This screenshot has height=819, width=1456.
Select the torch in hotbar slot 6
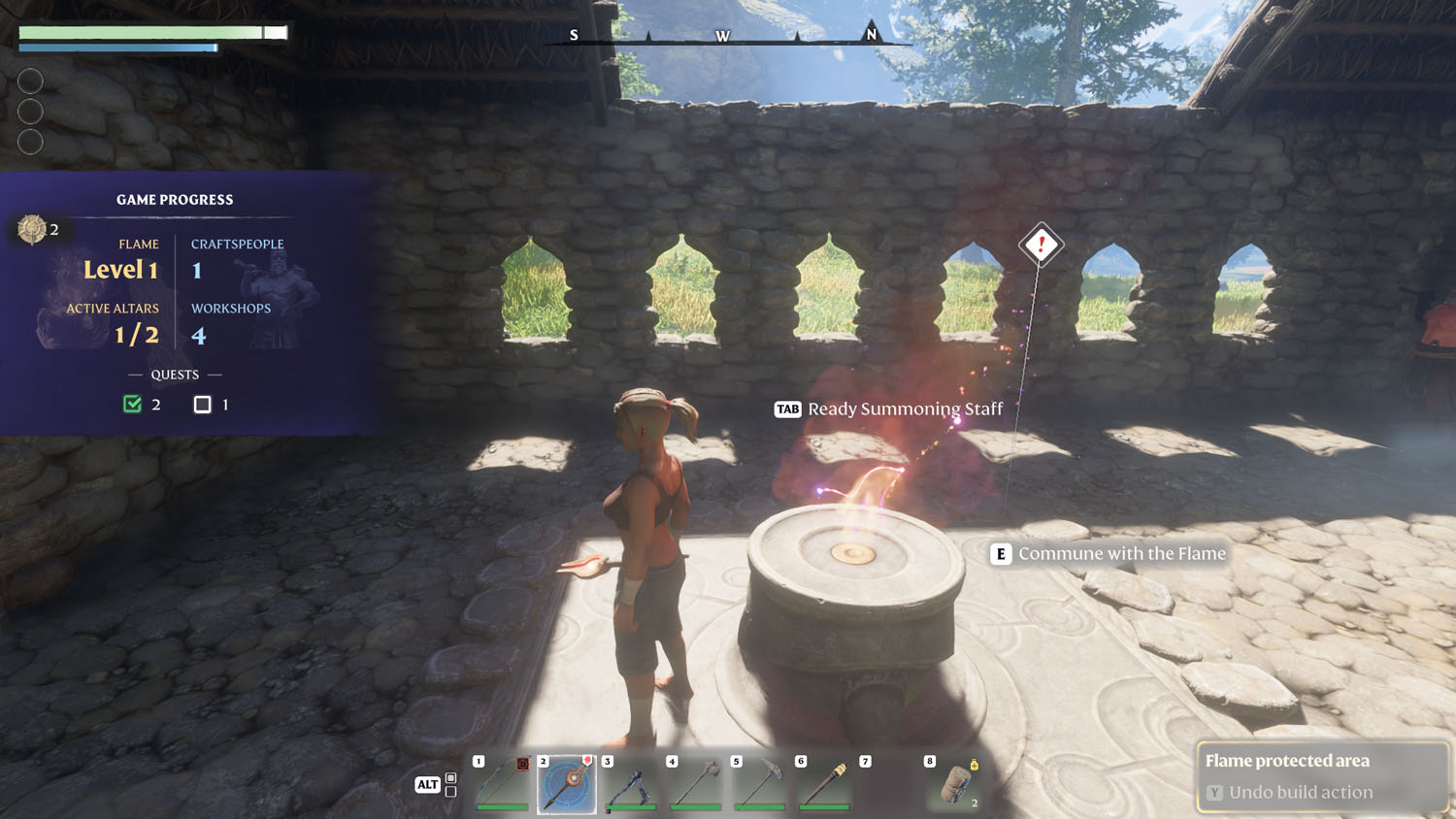824,783
